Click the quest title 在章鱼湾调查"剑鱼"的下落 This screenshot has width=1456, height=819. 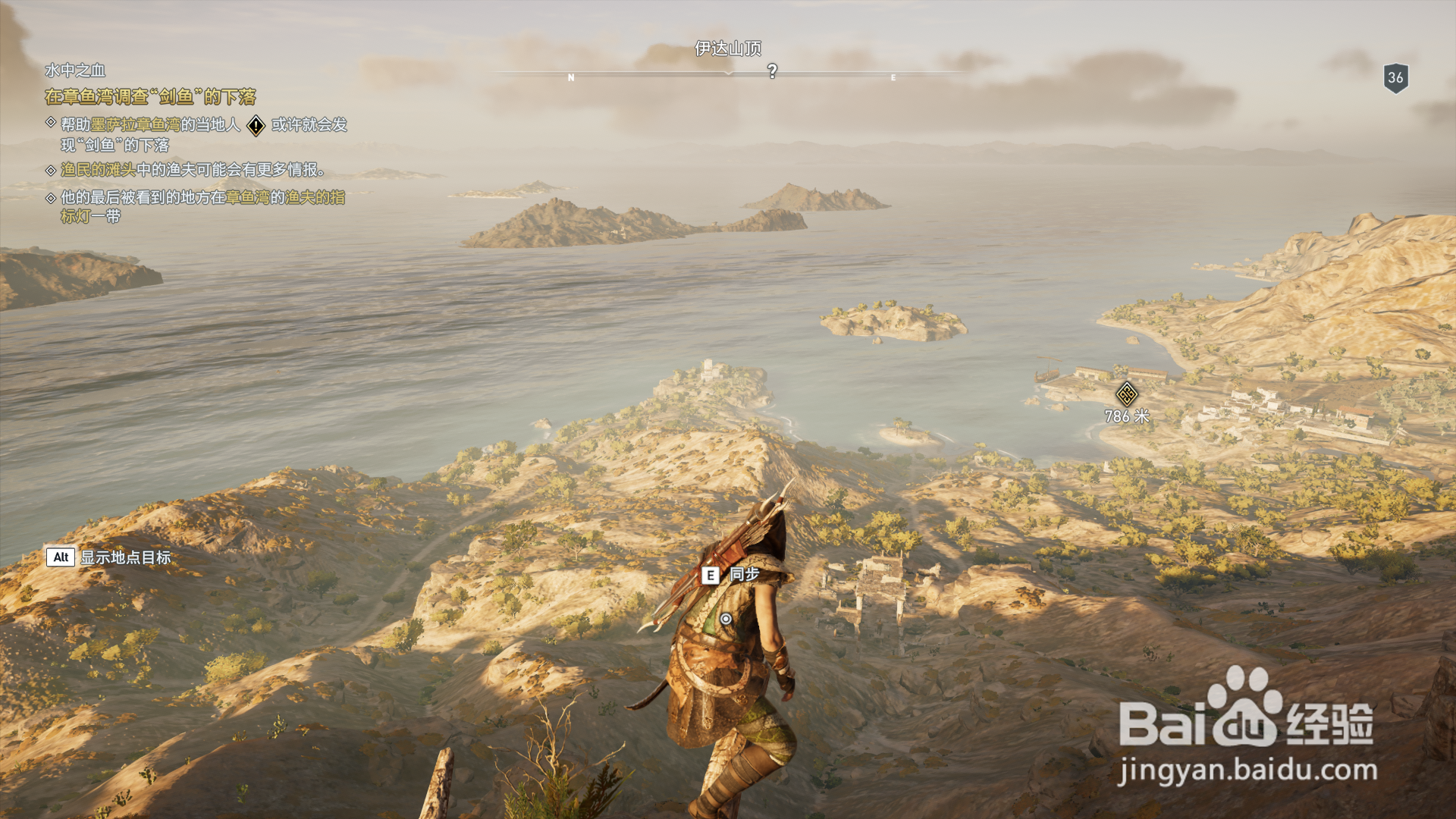click(x=150, y=97)
